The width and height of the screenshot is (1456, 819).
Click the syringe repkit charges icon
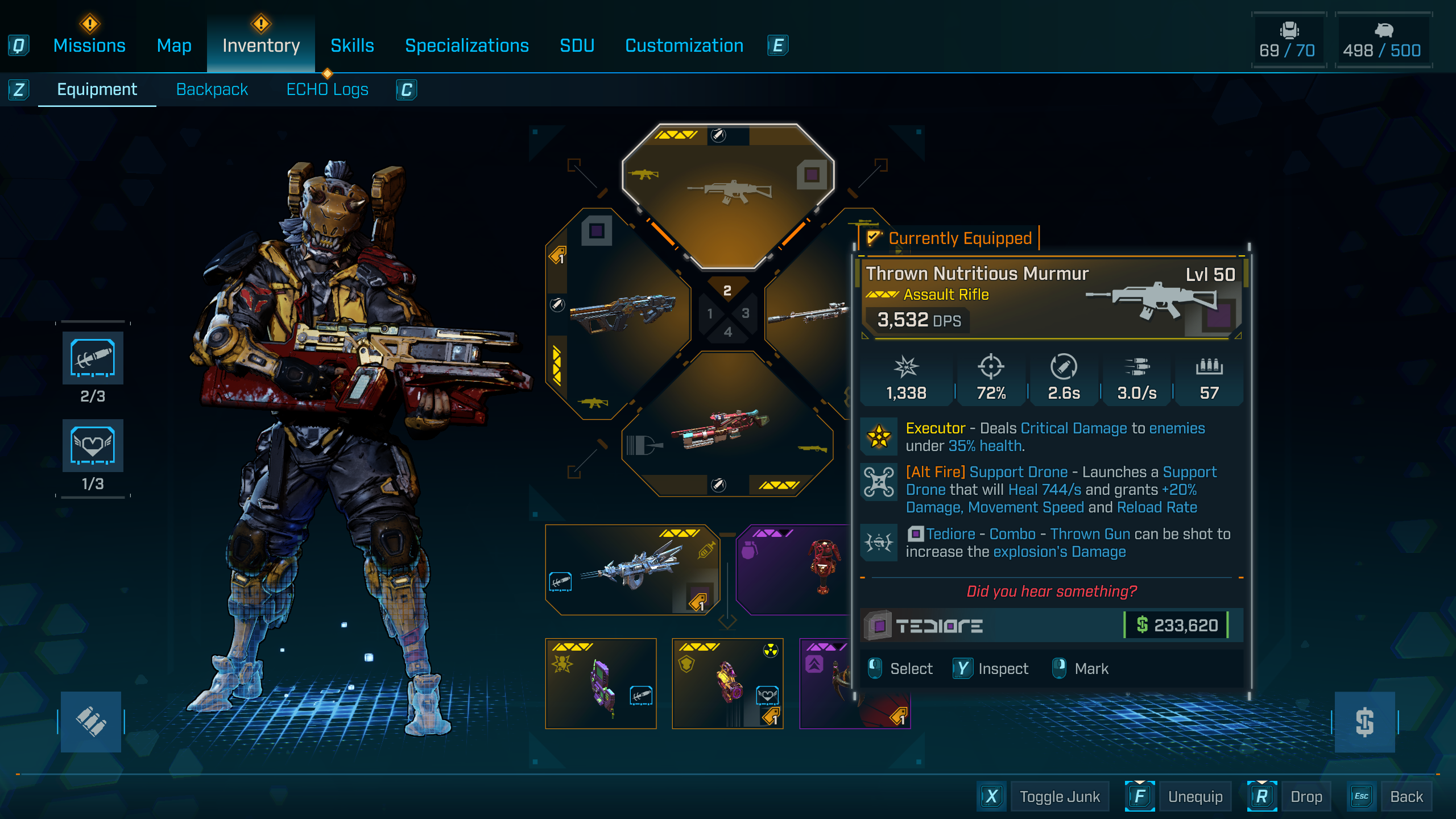point(93,358)
